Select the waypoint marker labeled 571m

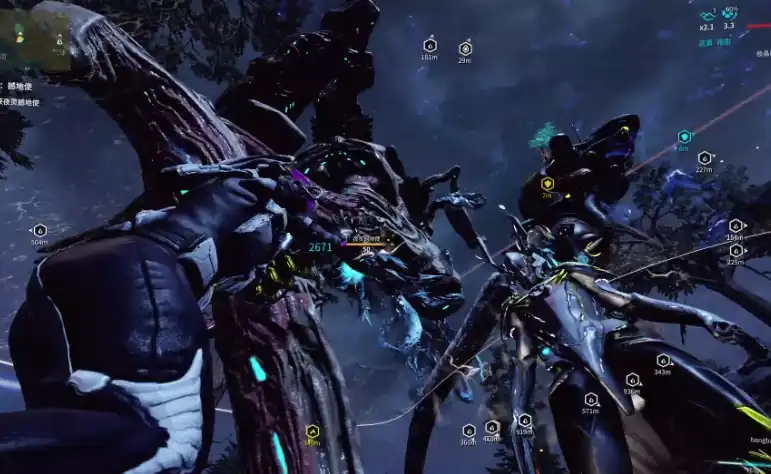tap(590, 399)
